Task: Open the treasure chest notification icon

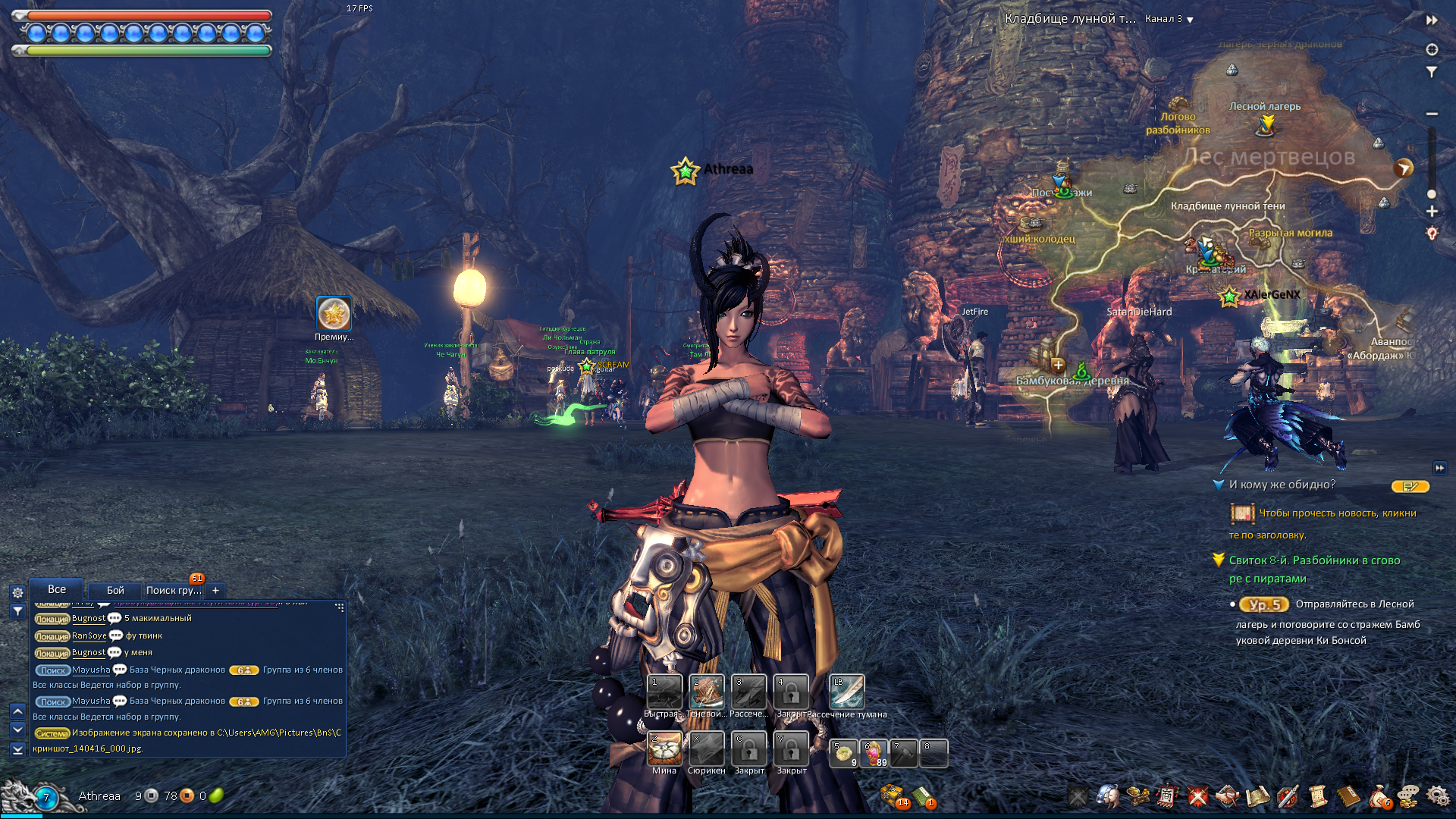Action: click(x=893, y=795)
